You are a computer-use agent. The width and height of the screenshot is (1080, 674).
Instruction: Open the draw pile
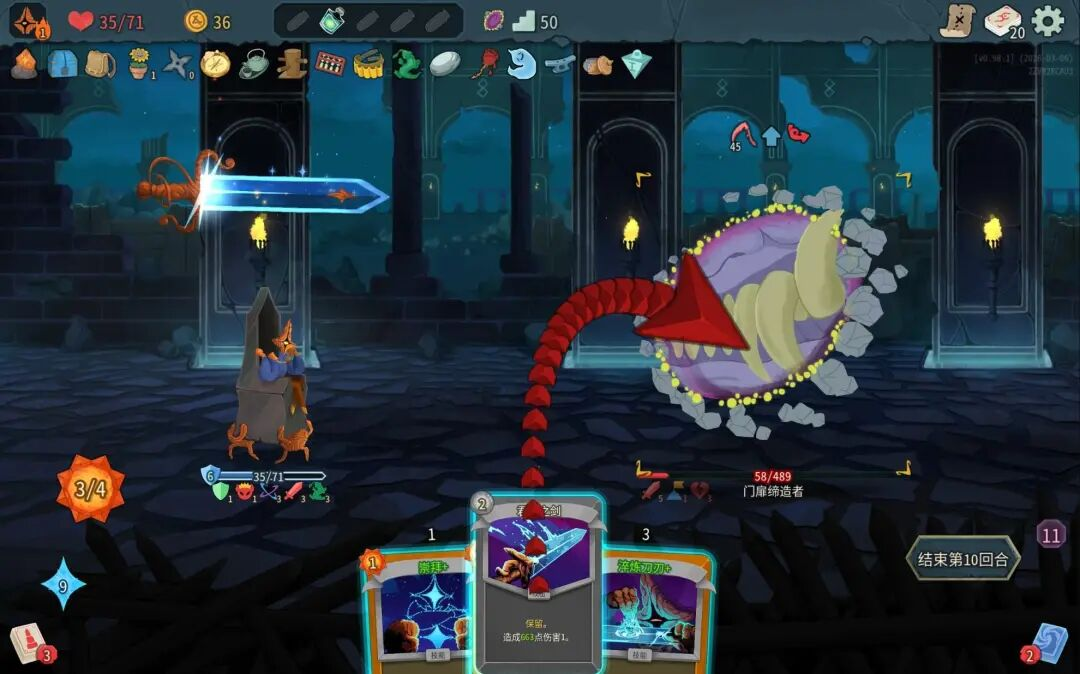pos(27,643)
